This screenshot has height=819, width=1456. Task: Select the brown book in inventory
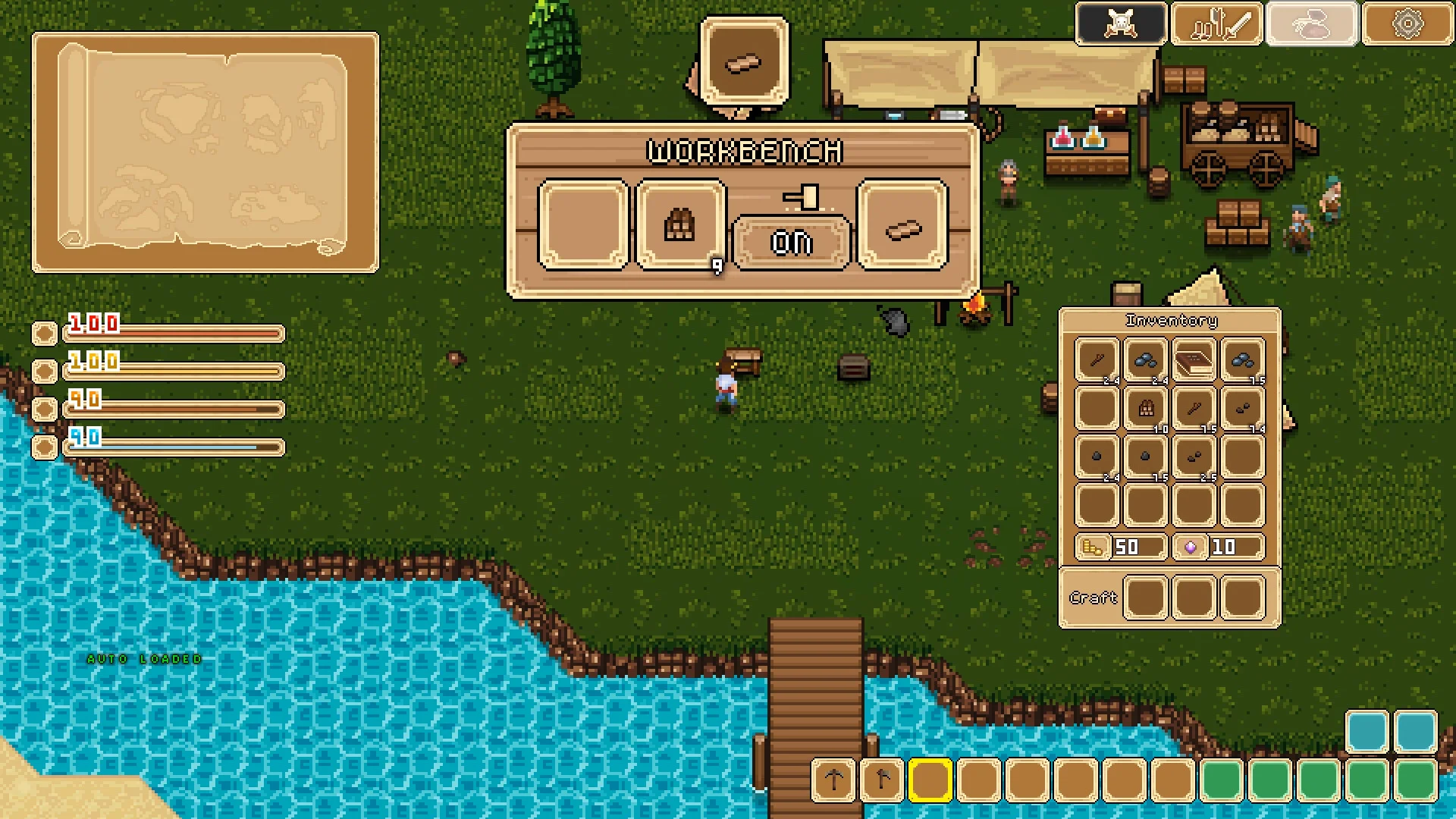[1194, 359]
